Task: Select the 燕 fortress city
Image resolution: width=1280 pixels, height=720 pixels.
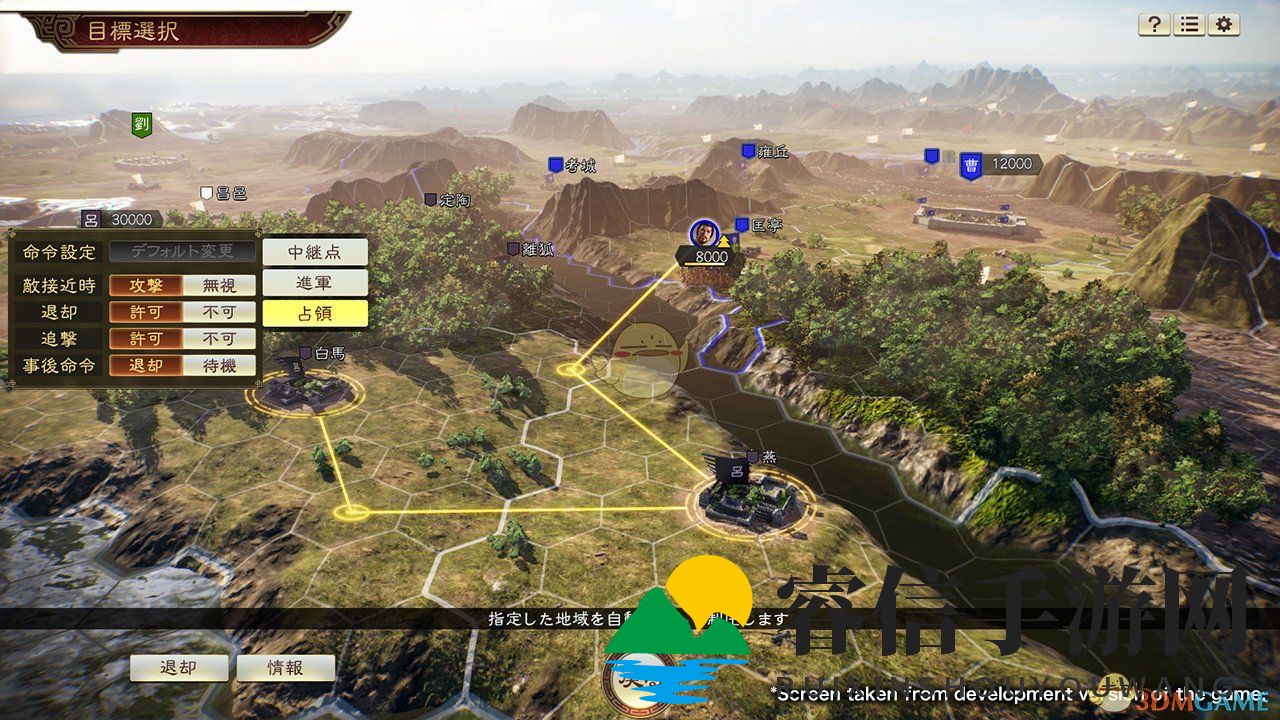Action: tap(752, 497)
